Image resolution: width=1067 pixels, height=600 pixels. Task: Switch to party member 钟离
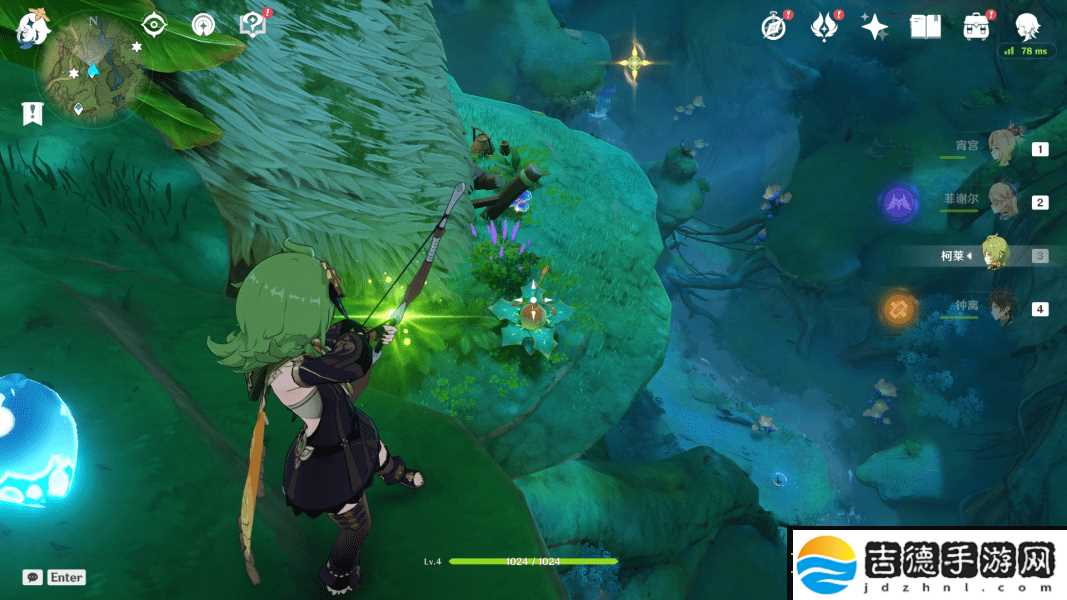[x=1000, y=308]
